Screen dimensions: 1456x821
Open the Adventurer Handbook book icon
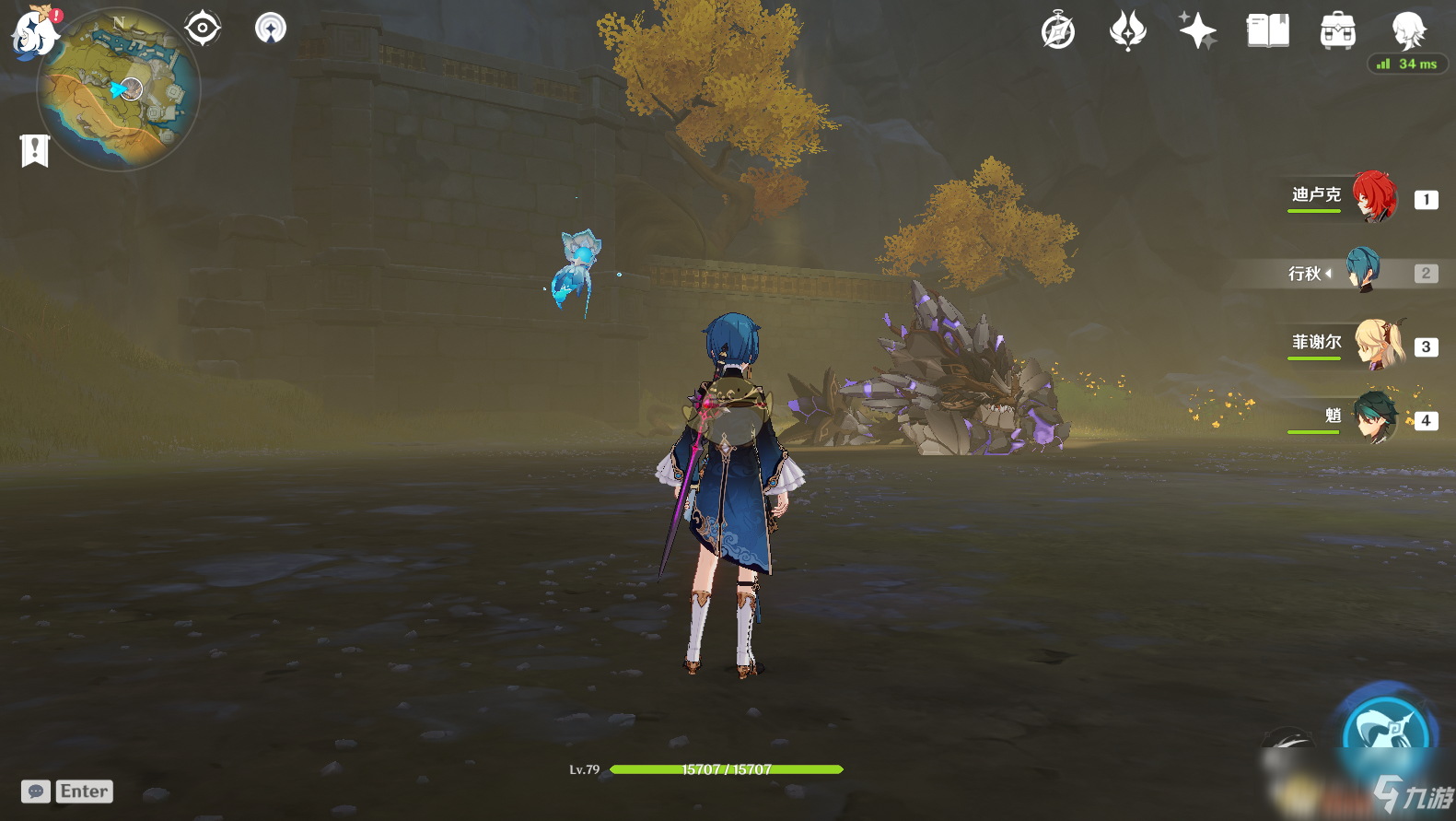tap(1267, 31)
